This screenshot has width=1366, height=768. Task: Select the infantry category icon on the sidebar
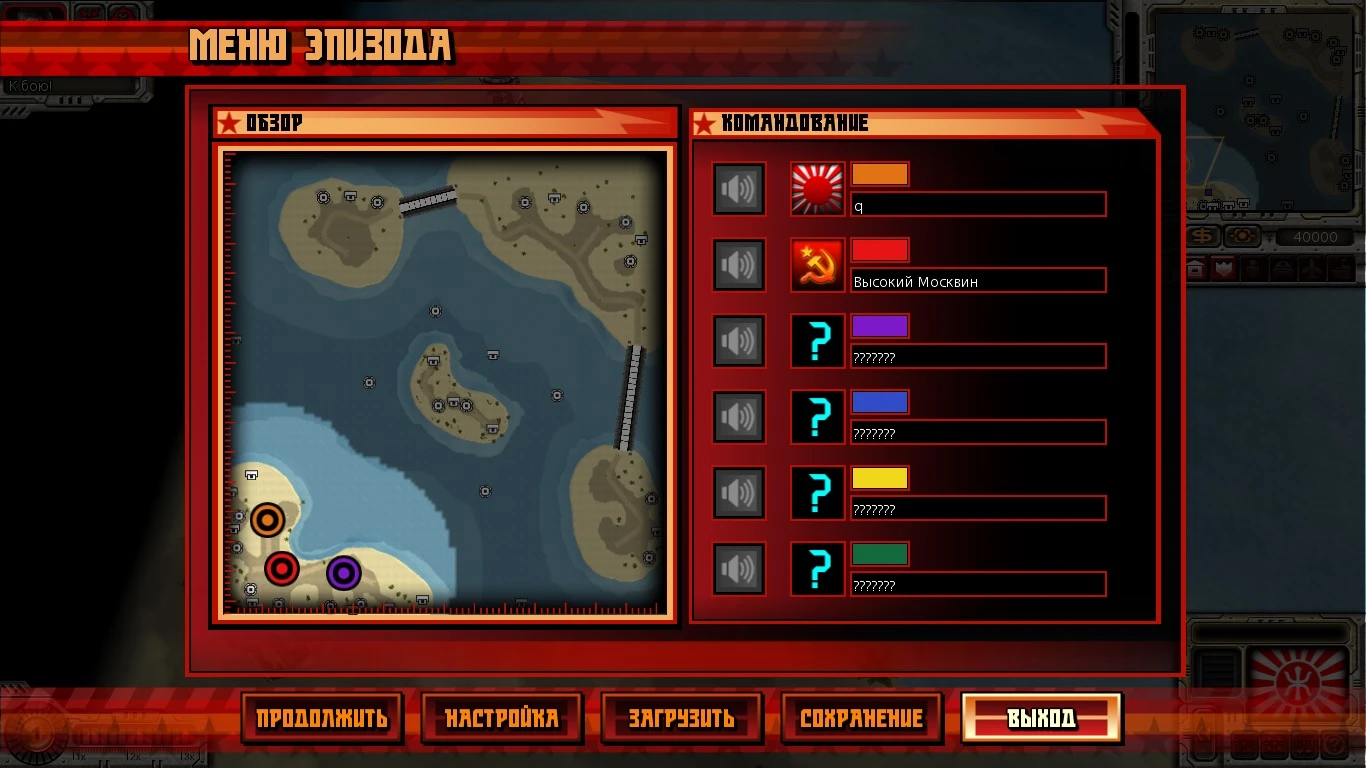click(x=1253, y=268)
